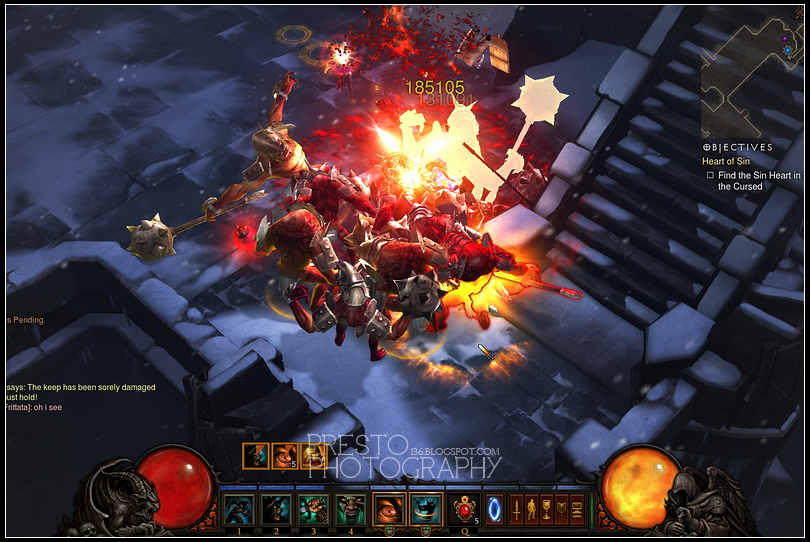Image resolution: width=810 pixels, height=542 pixels.
Task: Open the game menu with the computer icon
Action: [577, 509]
